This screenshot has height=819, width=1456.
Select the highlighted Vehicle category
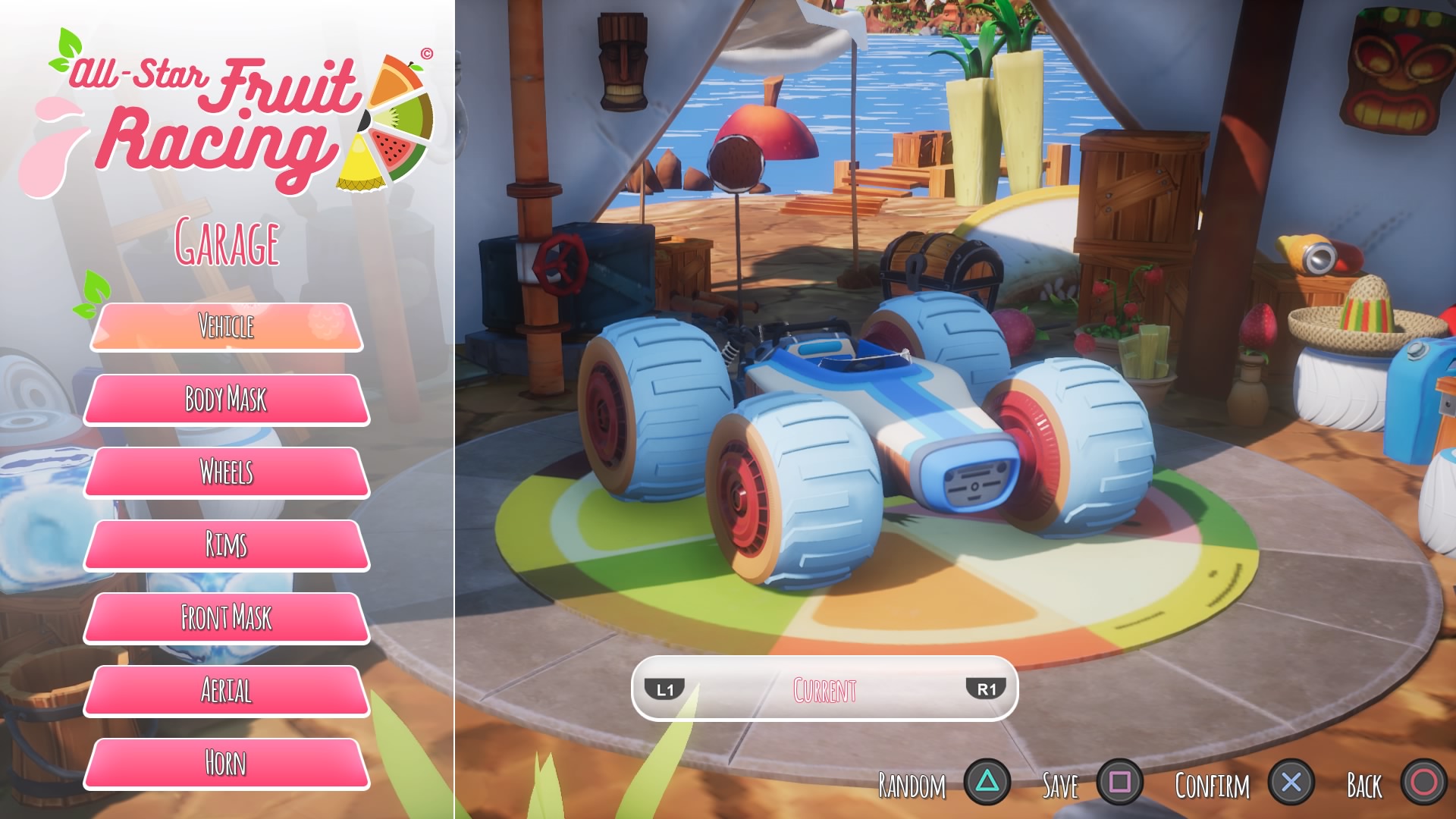click(226, 328)
